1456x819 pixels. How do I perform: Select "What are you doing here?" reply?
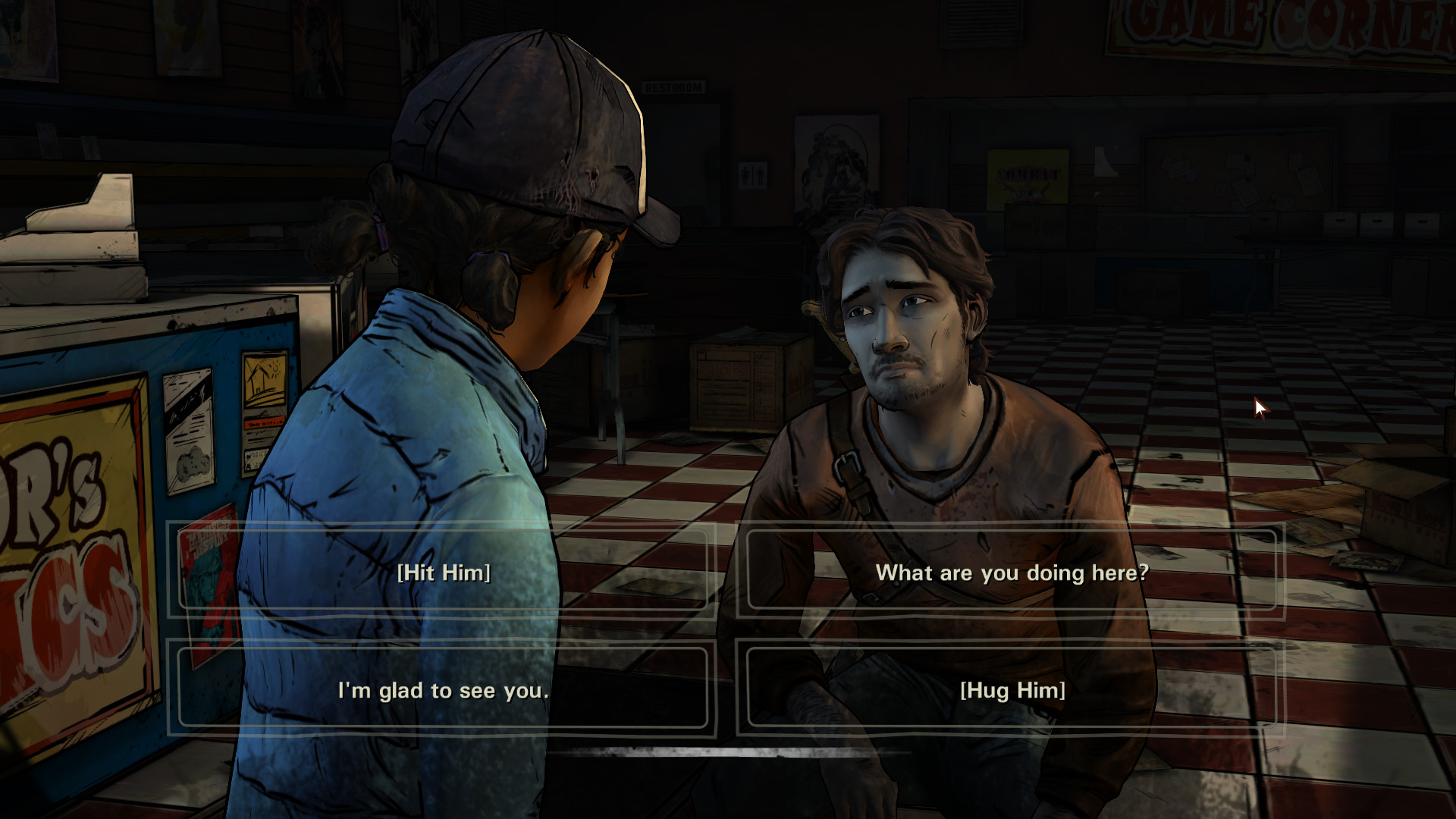(x=1012, y=572)
